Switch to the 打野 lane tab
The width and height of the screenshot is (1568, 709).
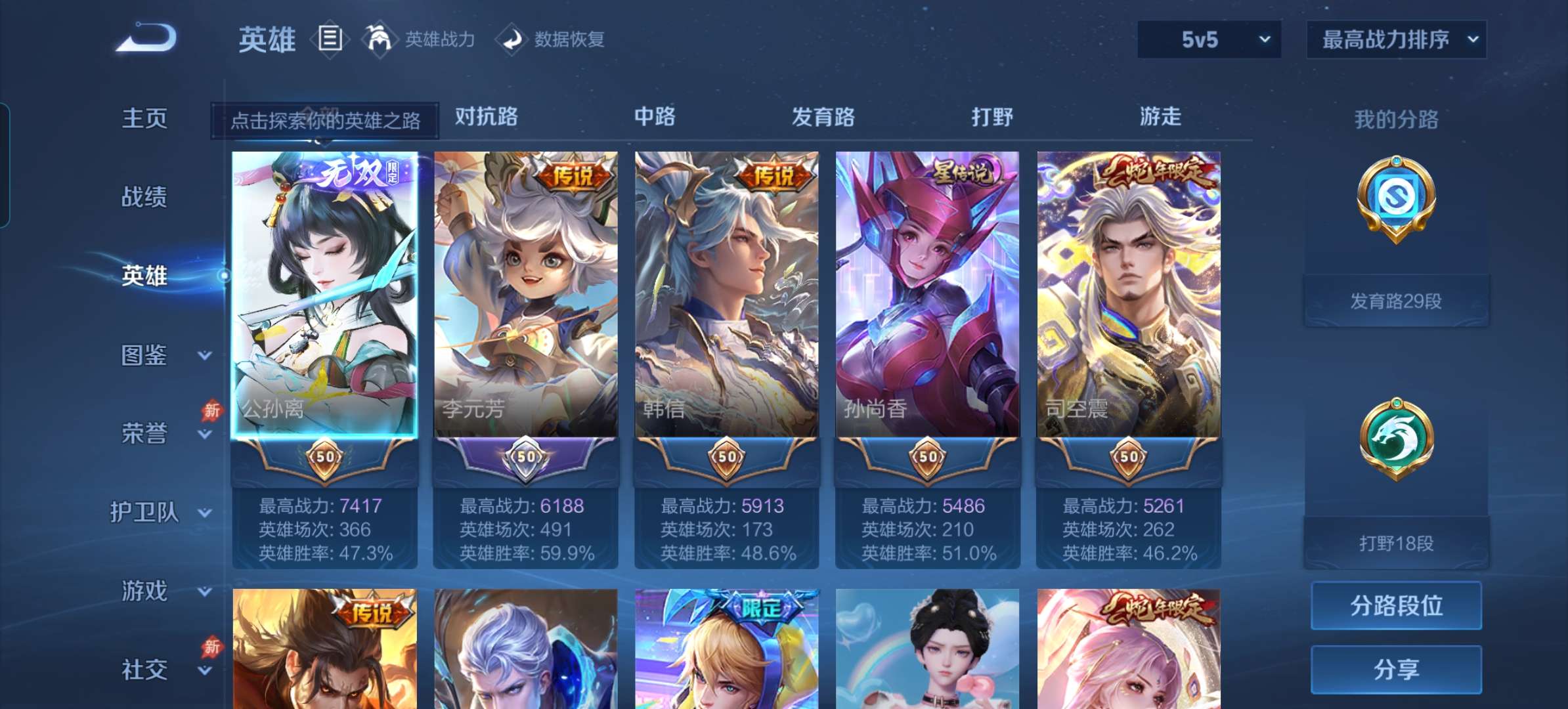pyautogui.click(x=993, y=117)
